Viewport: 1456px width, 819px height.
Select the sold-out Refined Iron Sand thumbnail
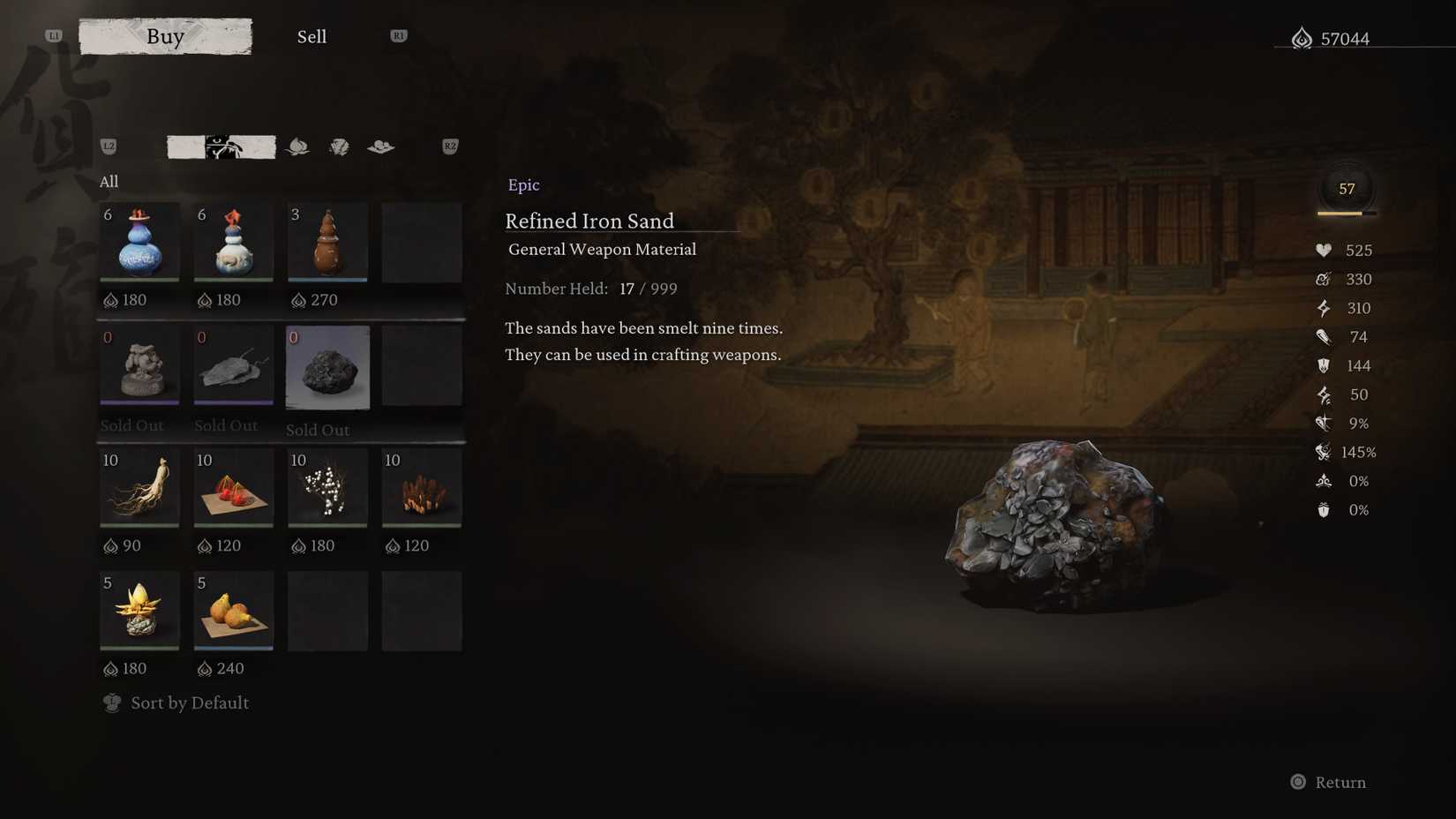click(x=327, y=367)
